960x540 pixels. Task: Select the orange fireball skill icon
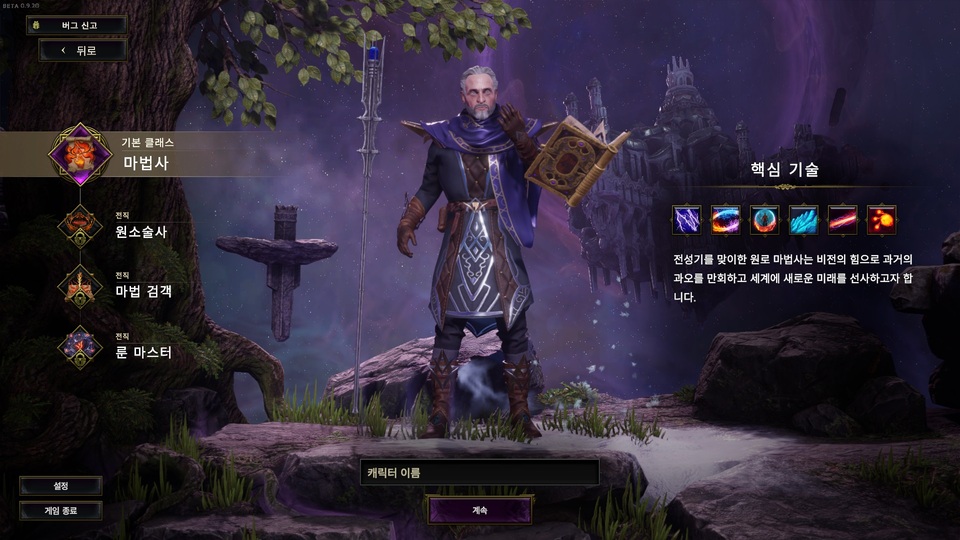(881, 219)
